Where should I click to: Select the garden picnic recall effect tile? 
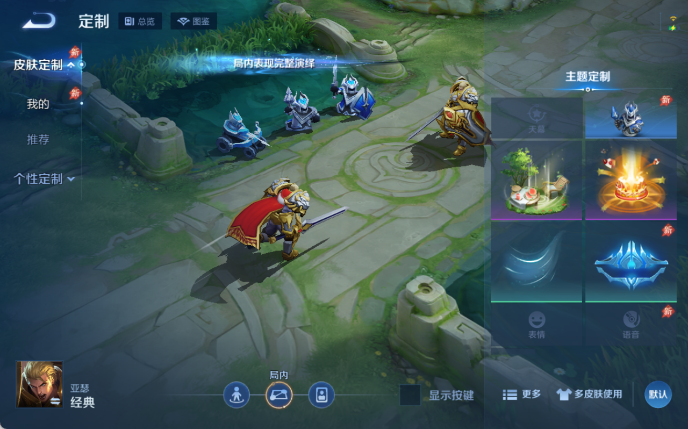coord(537,180)
